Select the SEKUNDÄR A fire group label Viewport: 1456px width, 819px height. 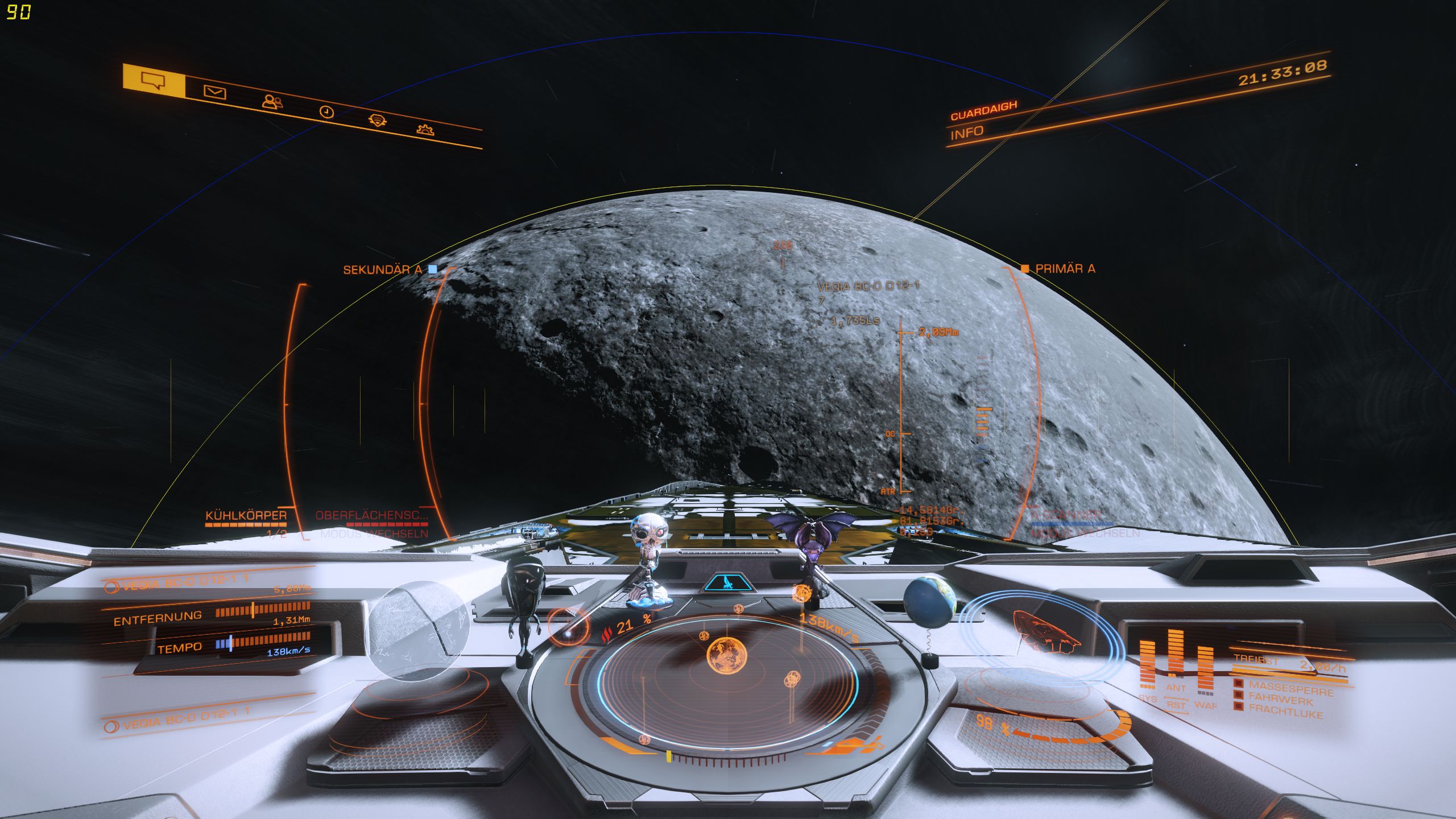(383, 270)
